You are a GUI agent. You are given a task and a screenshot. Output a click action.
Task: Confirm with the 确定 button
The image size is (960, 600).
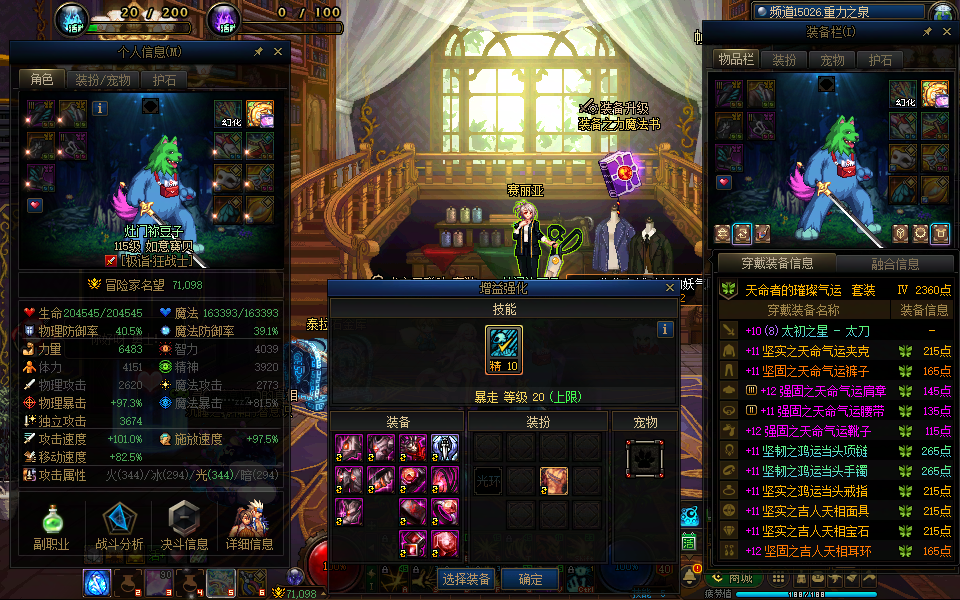[530, 579]
